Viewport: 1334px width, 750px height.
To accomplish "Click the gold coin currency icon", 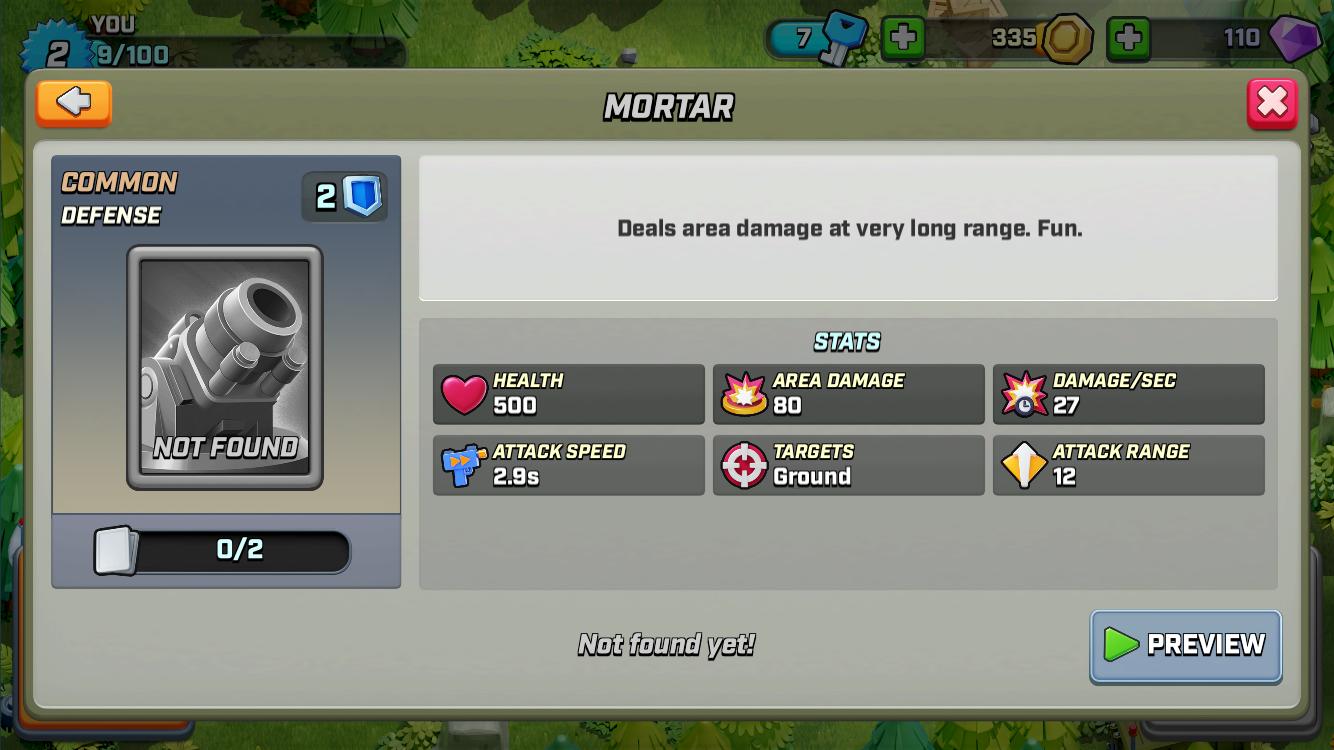I will click(1069, 38).
